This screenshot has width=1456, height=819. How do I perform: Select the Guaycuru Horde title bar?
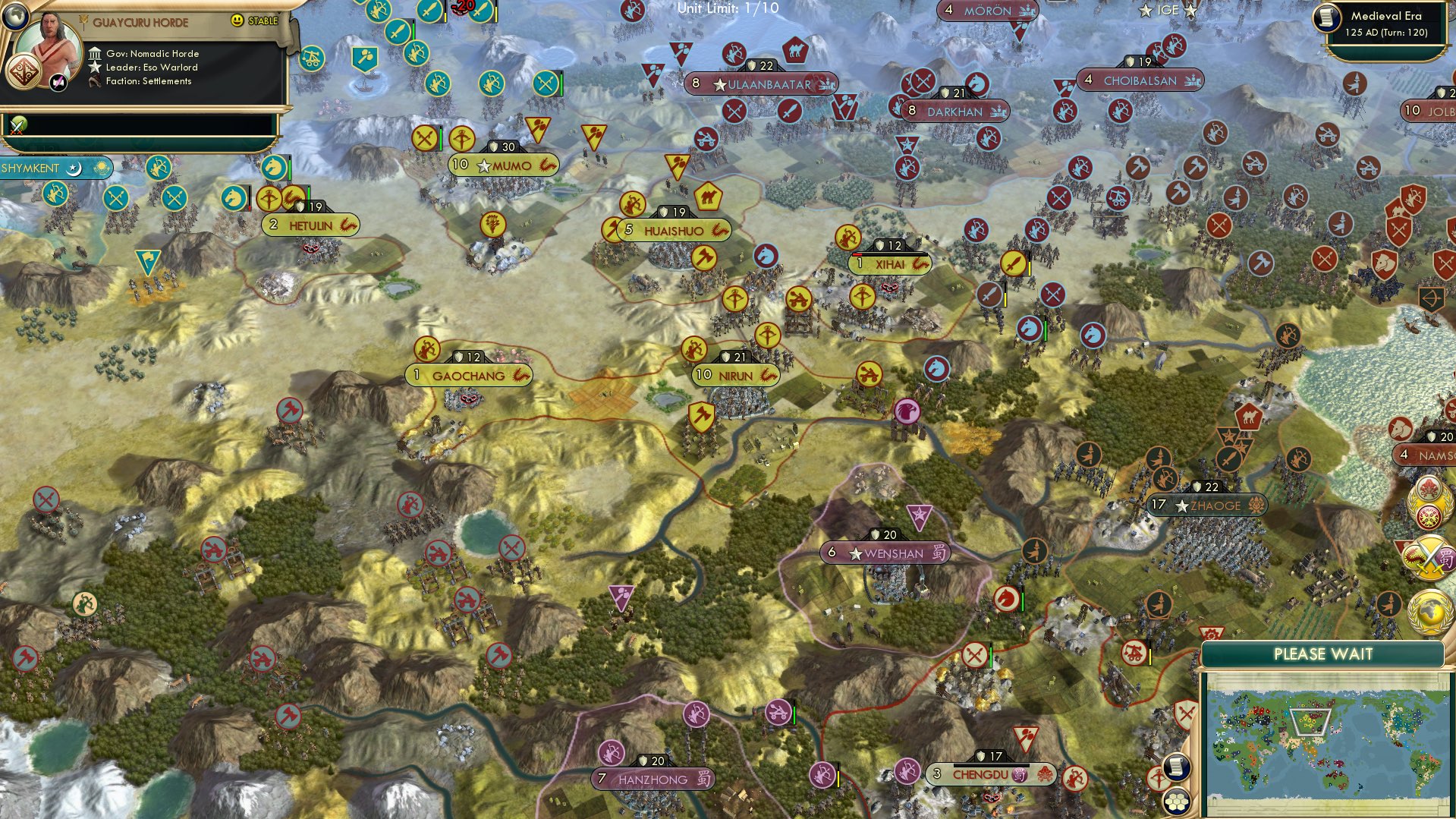(143, 23)
